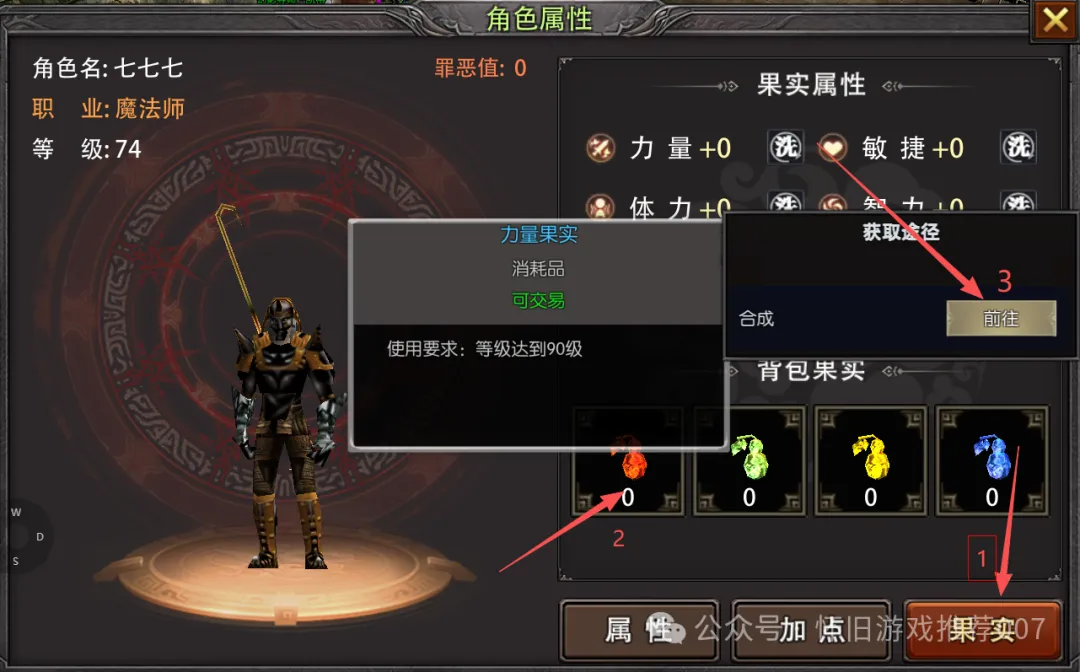Select the green fruit slot

click(749, 462)
